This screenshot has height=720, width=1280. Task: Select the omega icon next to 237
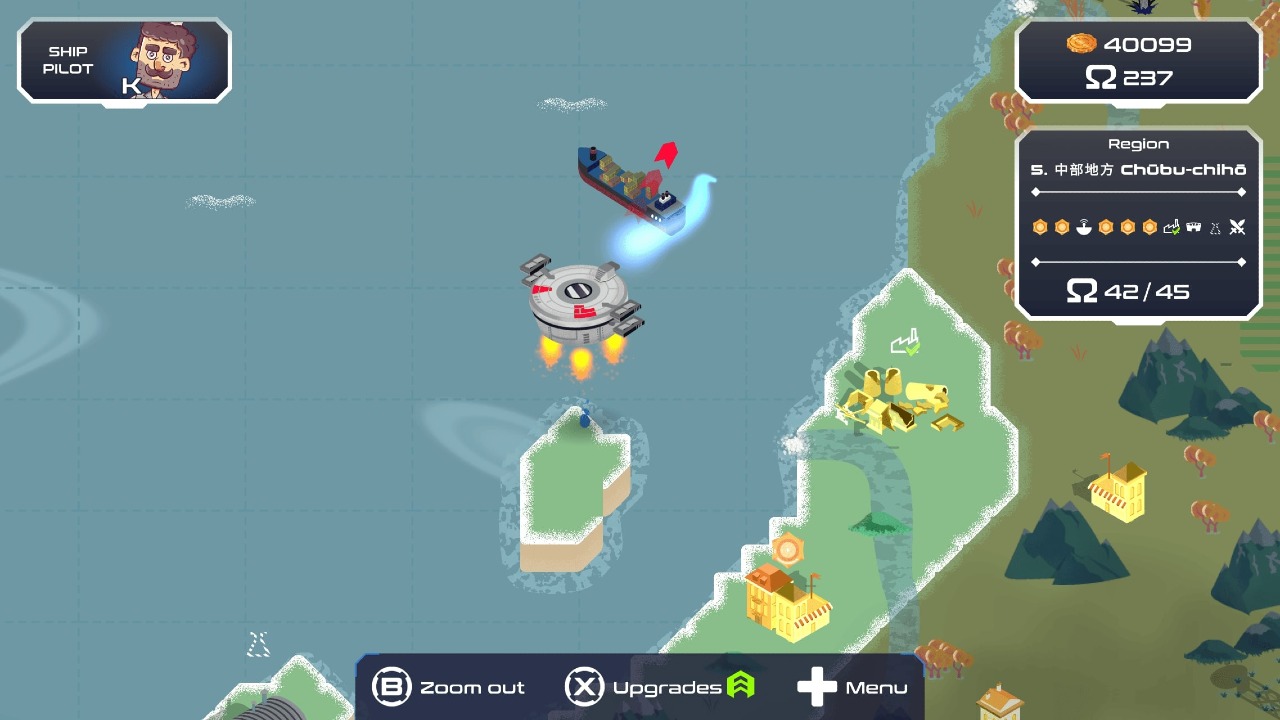click(x=1100, y=76)
